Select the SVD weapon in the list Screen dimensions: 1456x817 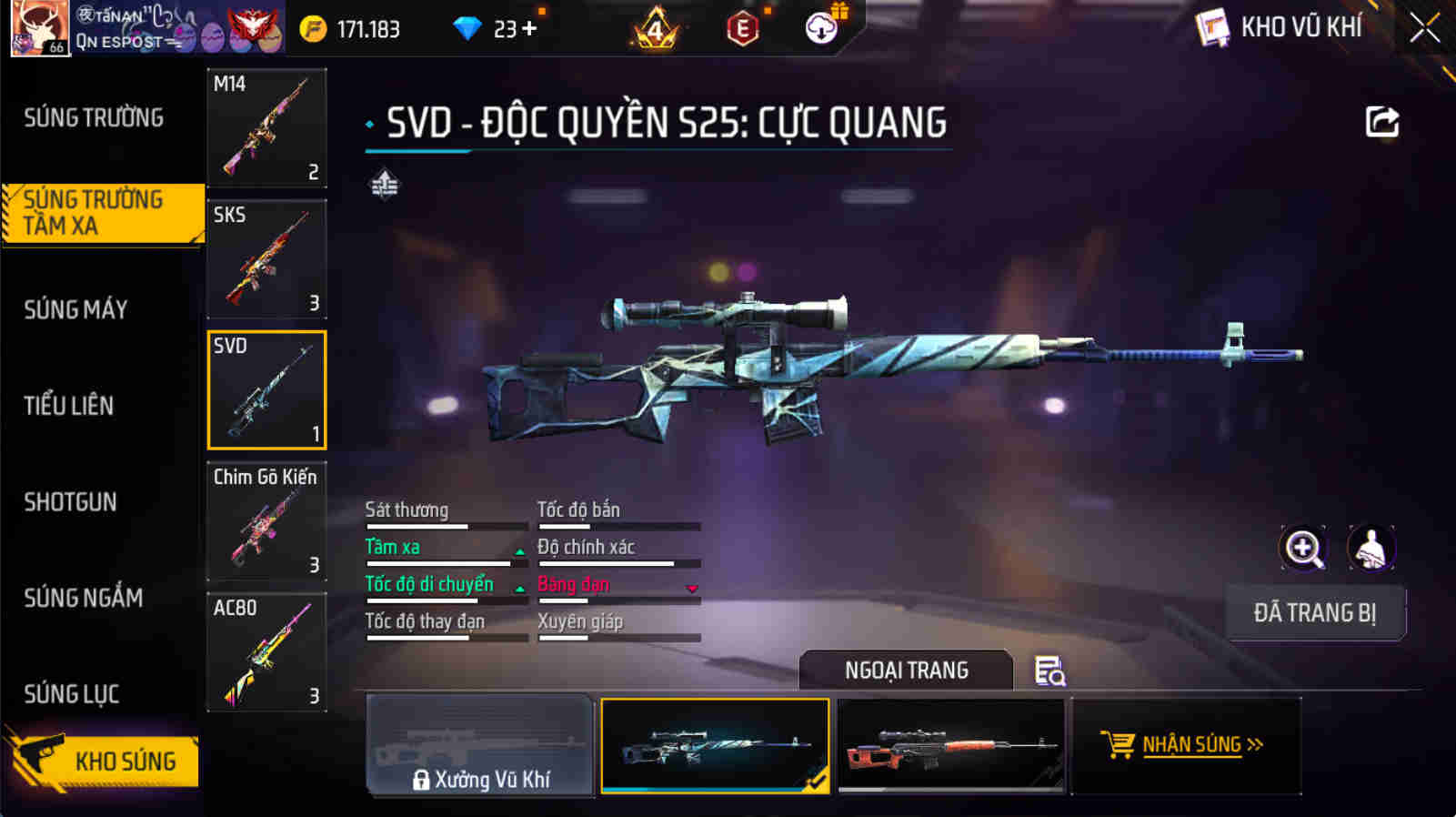click(266, 389)
